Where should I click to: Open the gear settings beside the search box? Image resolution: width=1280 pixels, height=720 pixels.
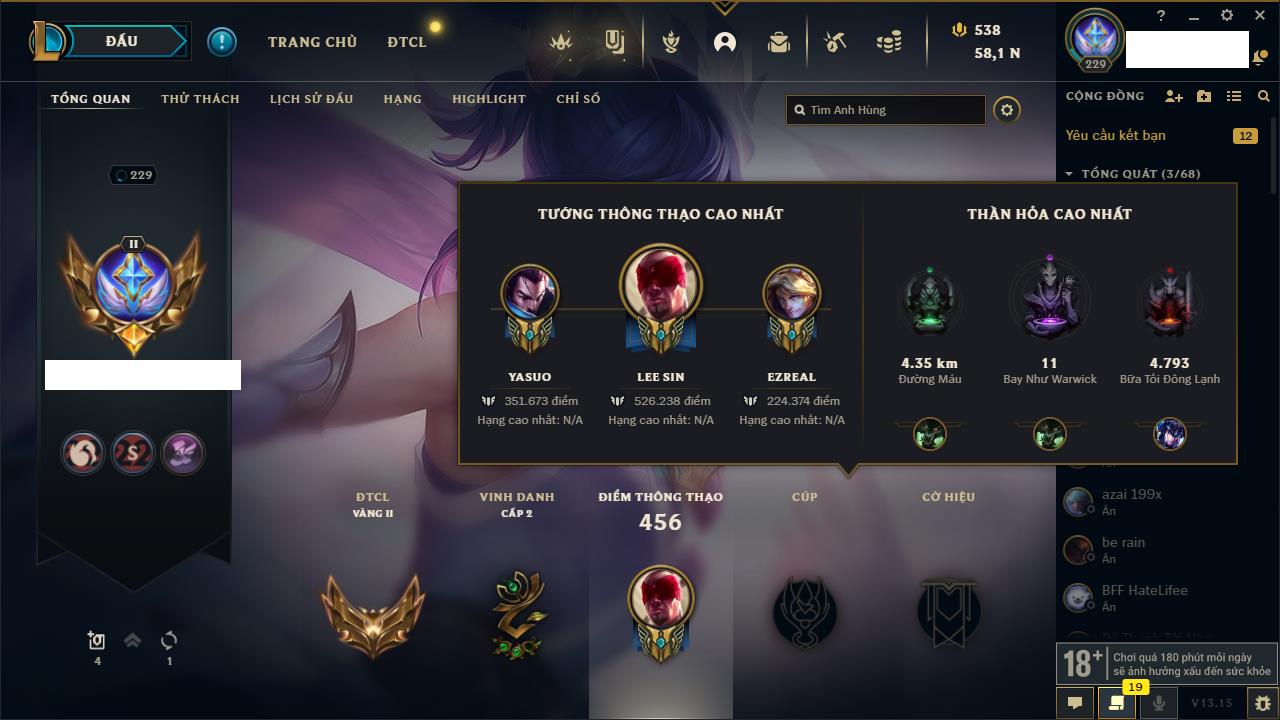tap(1007, 110)
